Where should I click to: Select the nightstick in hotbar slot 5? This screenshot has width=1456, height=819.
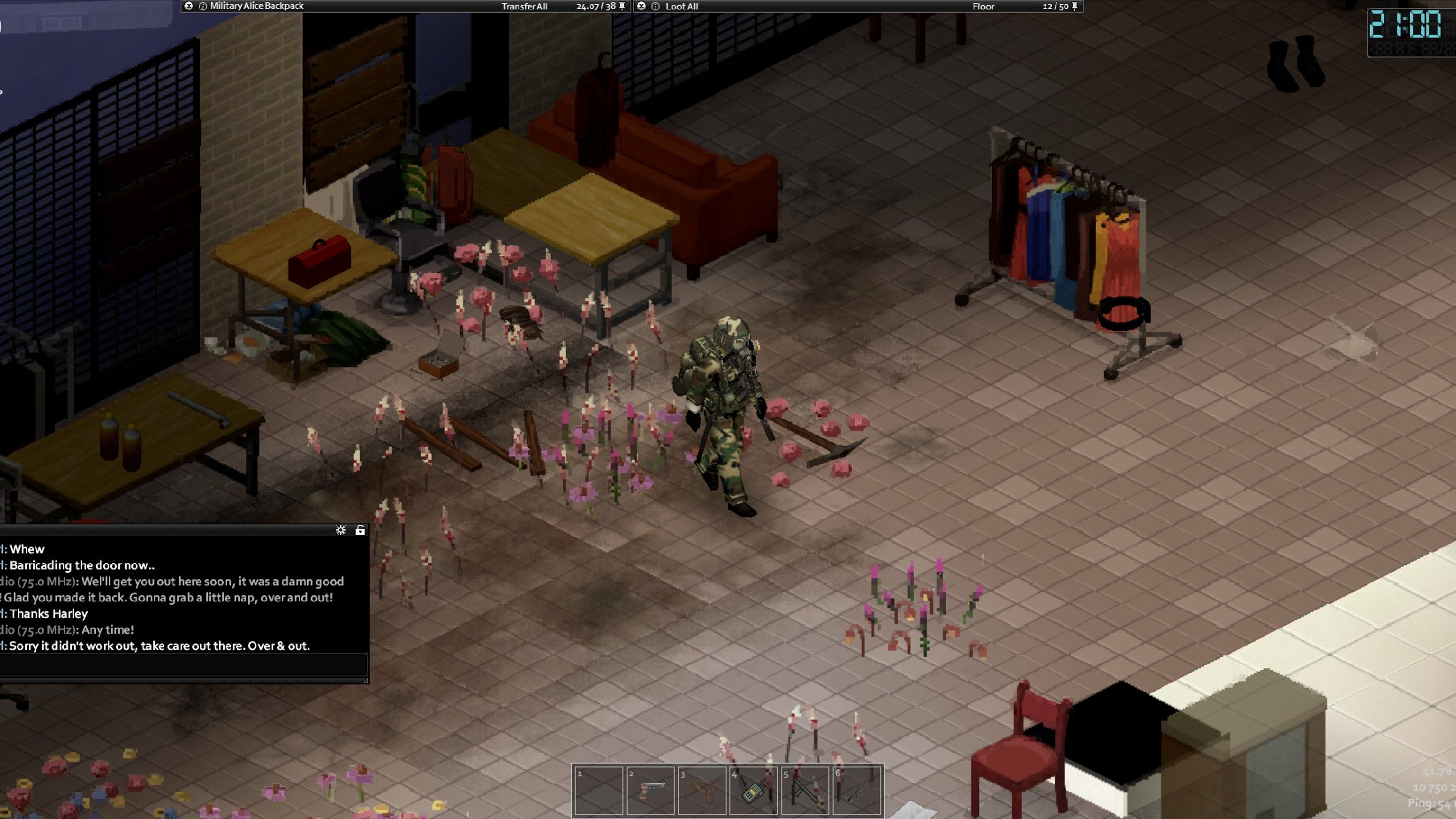click(805, 790)
